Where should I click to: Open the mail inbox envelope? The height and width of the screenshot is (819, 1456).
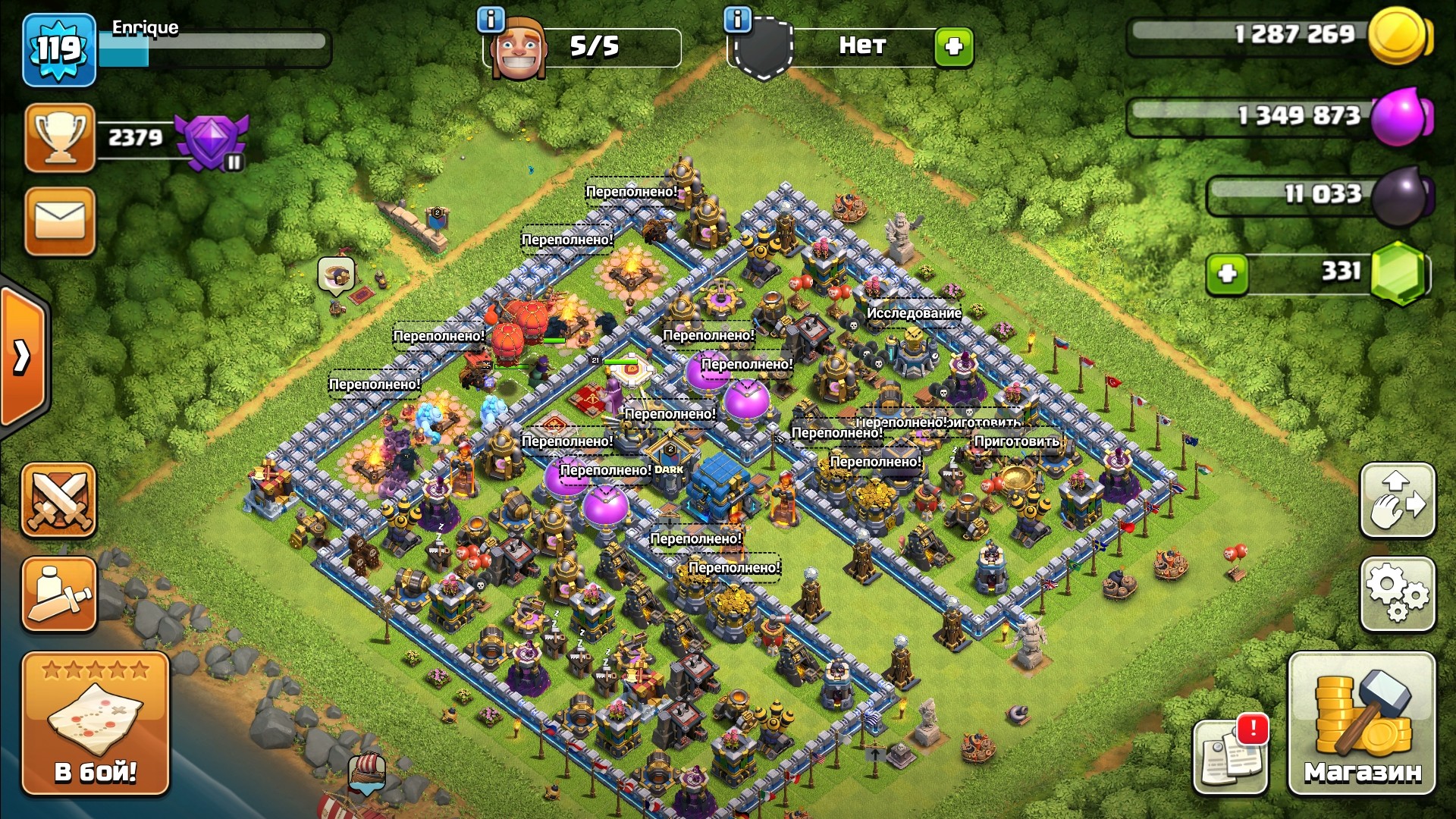[60, 221]
